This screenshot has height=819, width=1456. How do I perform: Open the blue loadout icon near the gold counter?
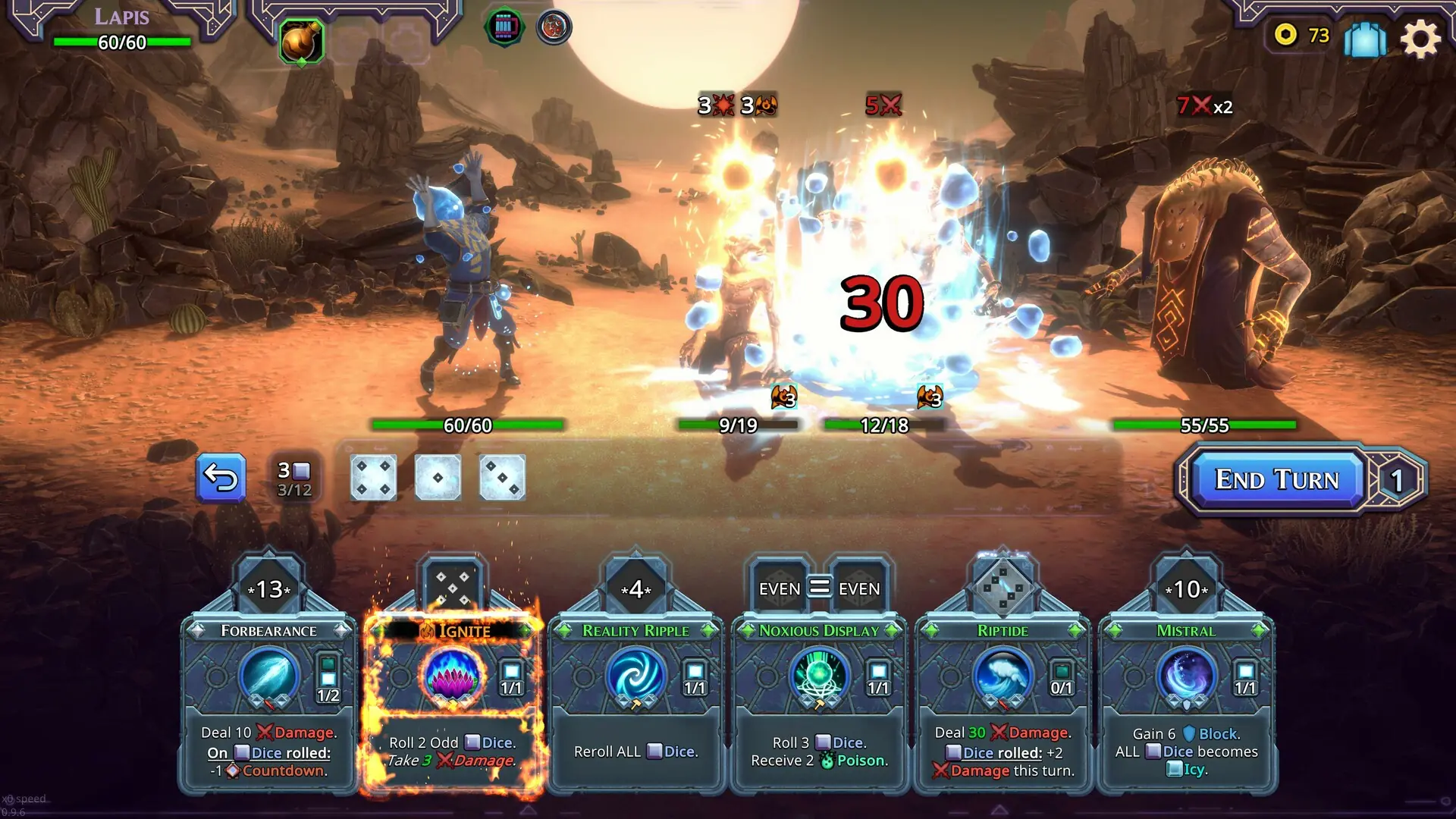(x=1364, y=39)
